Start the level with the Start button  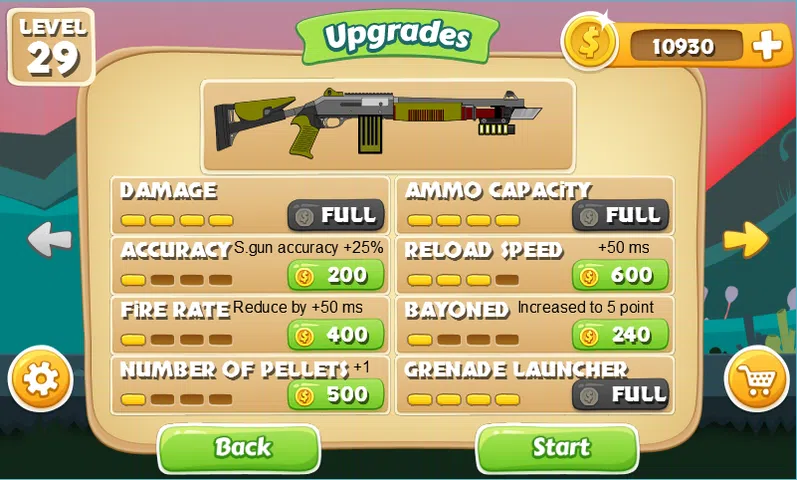pyautogui.click(x=557, y=448)
